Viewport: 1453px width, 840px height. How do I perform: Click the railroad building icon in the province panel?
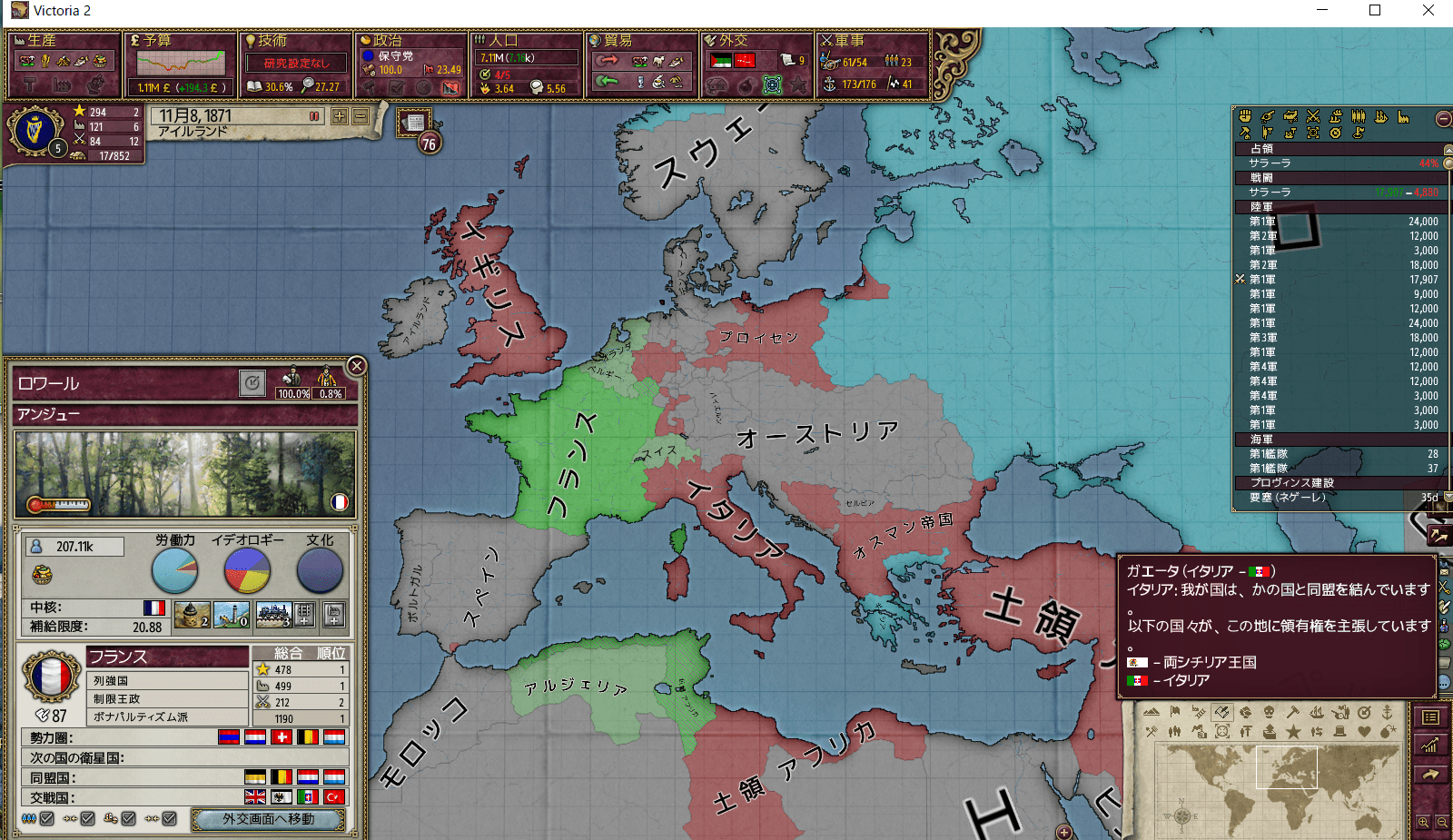(273, 615)
